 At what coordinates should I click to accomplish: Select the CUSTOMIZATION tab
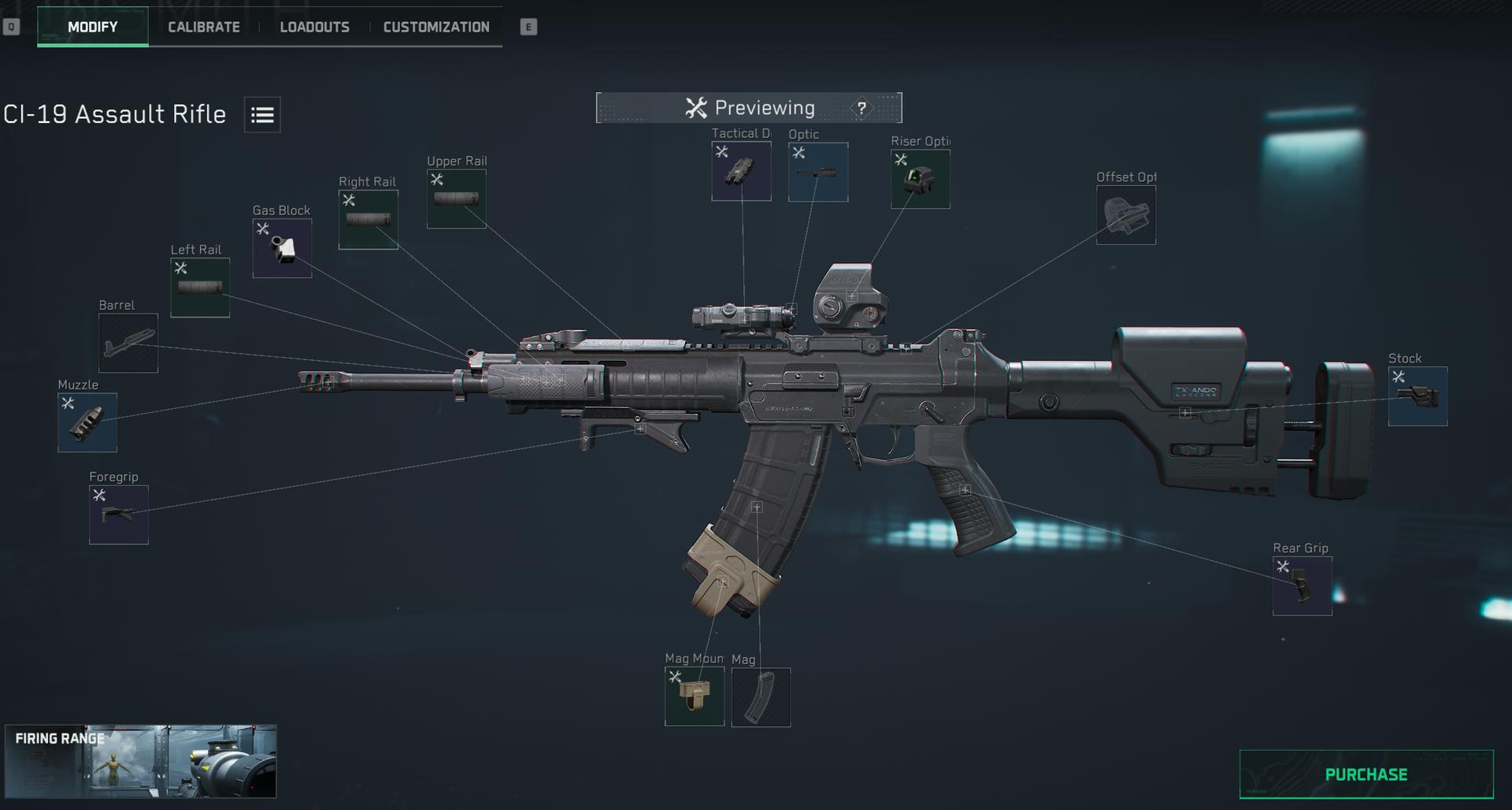[435, 26]
